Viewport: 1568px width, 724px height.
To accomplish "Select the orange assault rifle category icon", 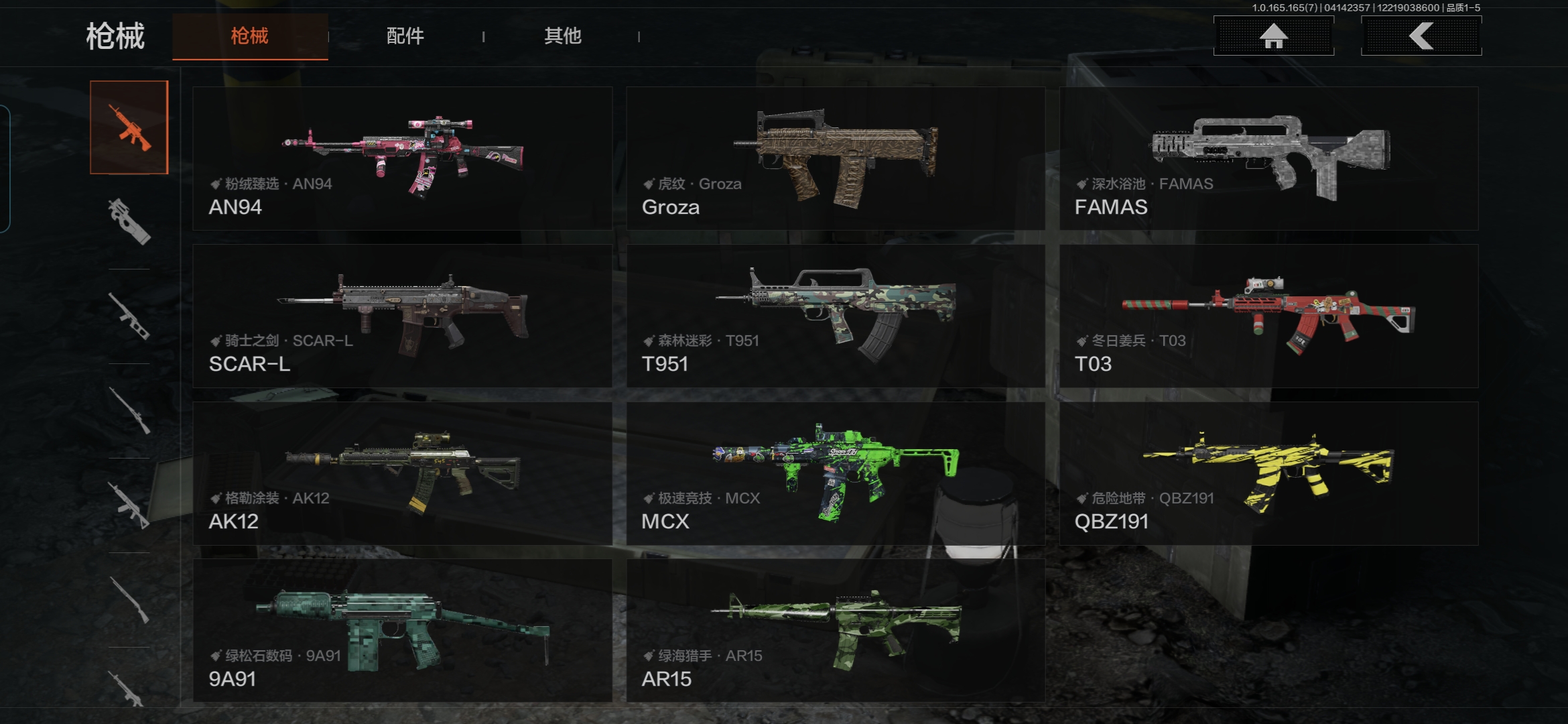I will click(129, 127).
